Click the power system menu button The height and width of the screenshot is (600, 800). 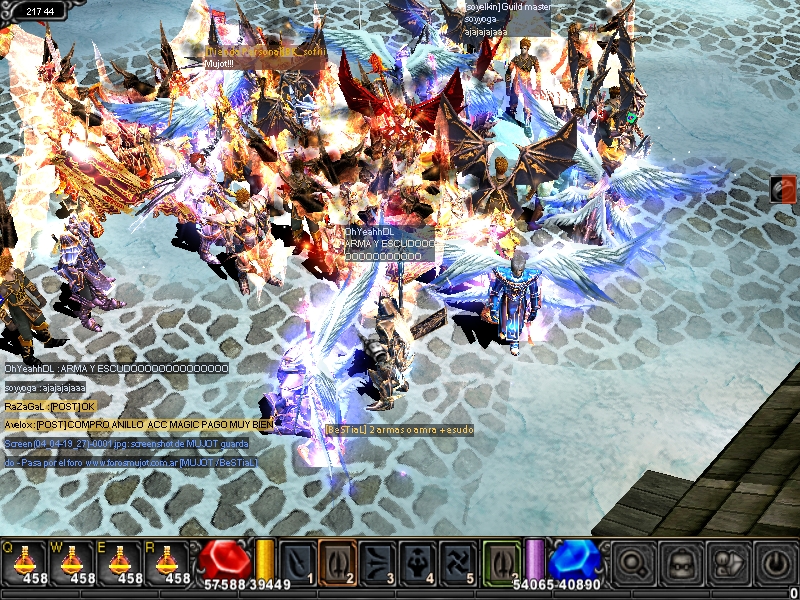point(776,563)
